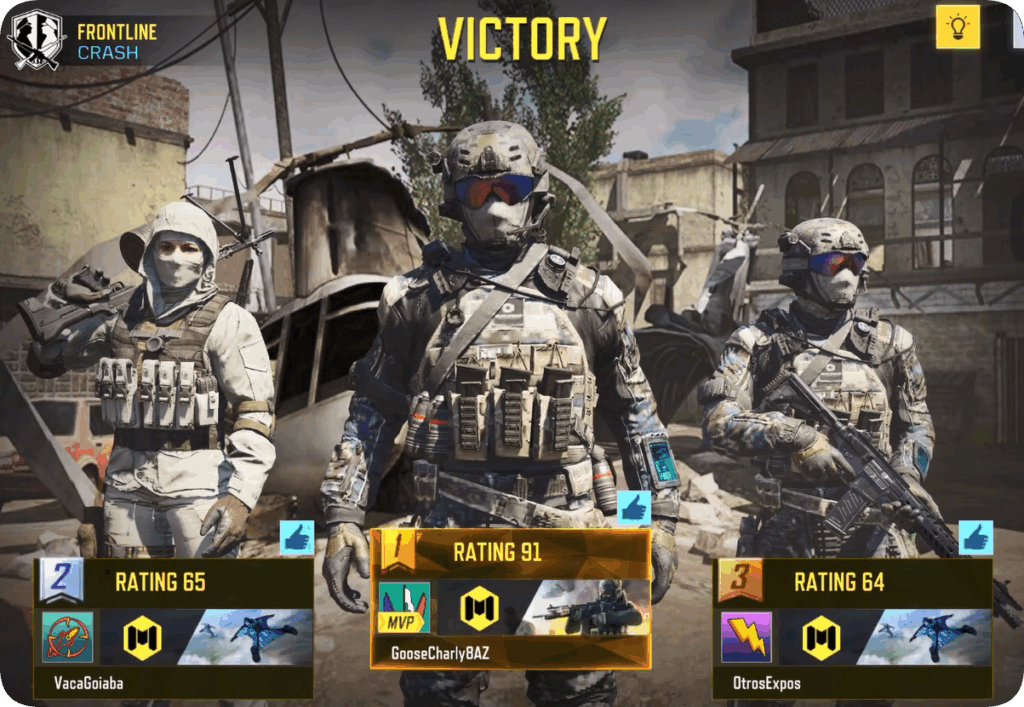This screenshot has width=1024, height=707.
Task: Open OtrosExpos's lightning bolt avatar
Action: click(x=746, y=638)
